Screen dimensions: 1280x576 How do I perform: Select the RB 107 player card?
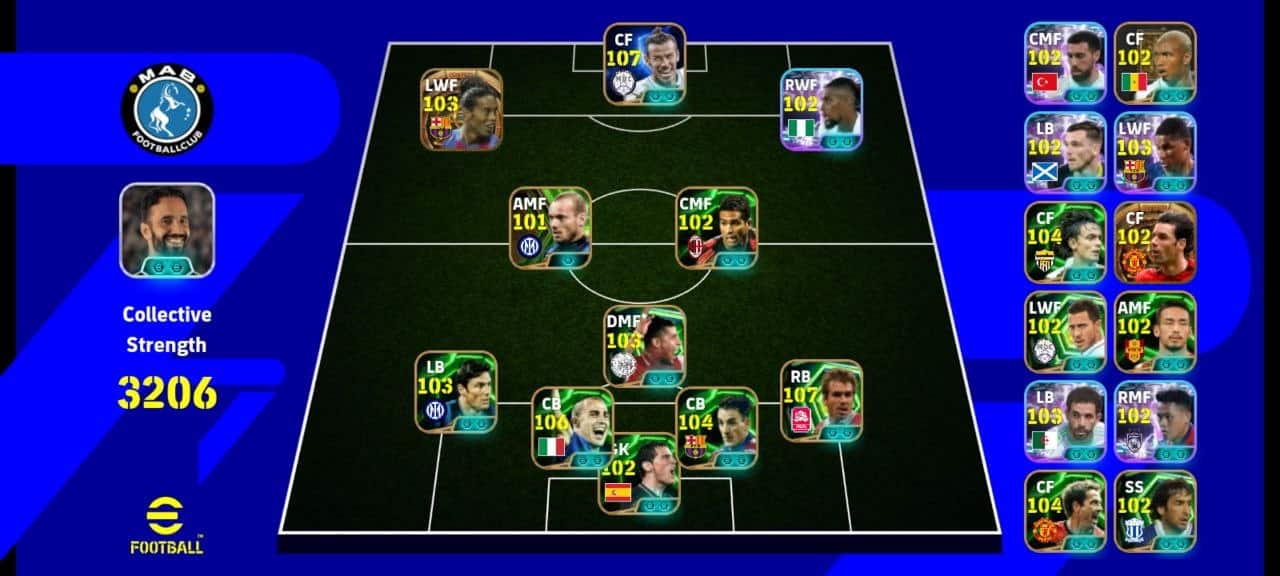pos(821,400)
